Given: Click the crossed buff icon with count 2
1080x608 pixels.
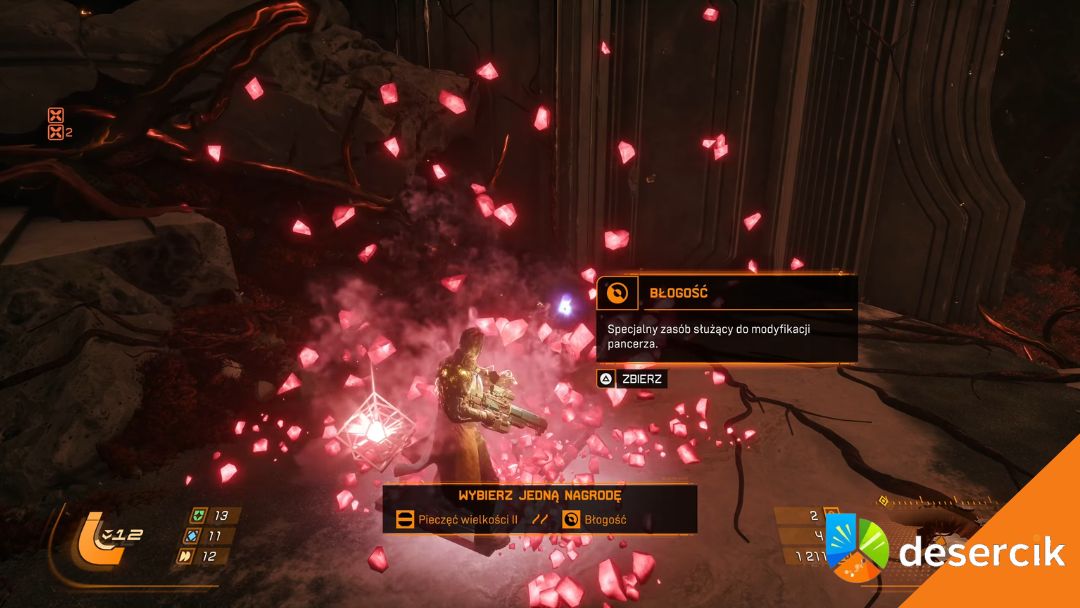Looking at the screenshot, I should pos(56,132).
